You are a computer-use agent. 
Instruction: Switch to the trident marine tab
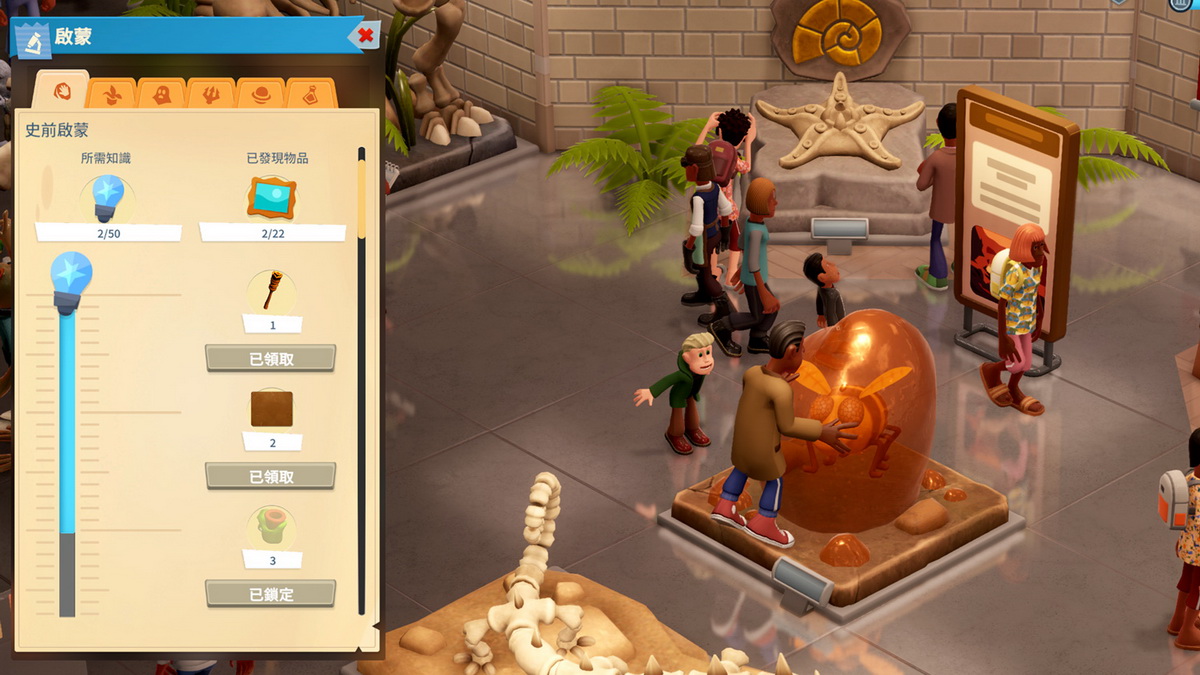(211, 95)
